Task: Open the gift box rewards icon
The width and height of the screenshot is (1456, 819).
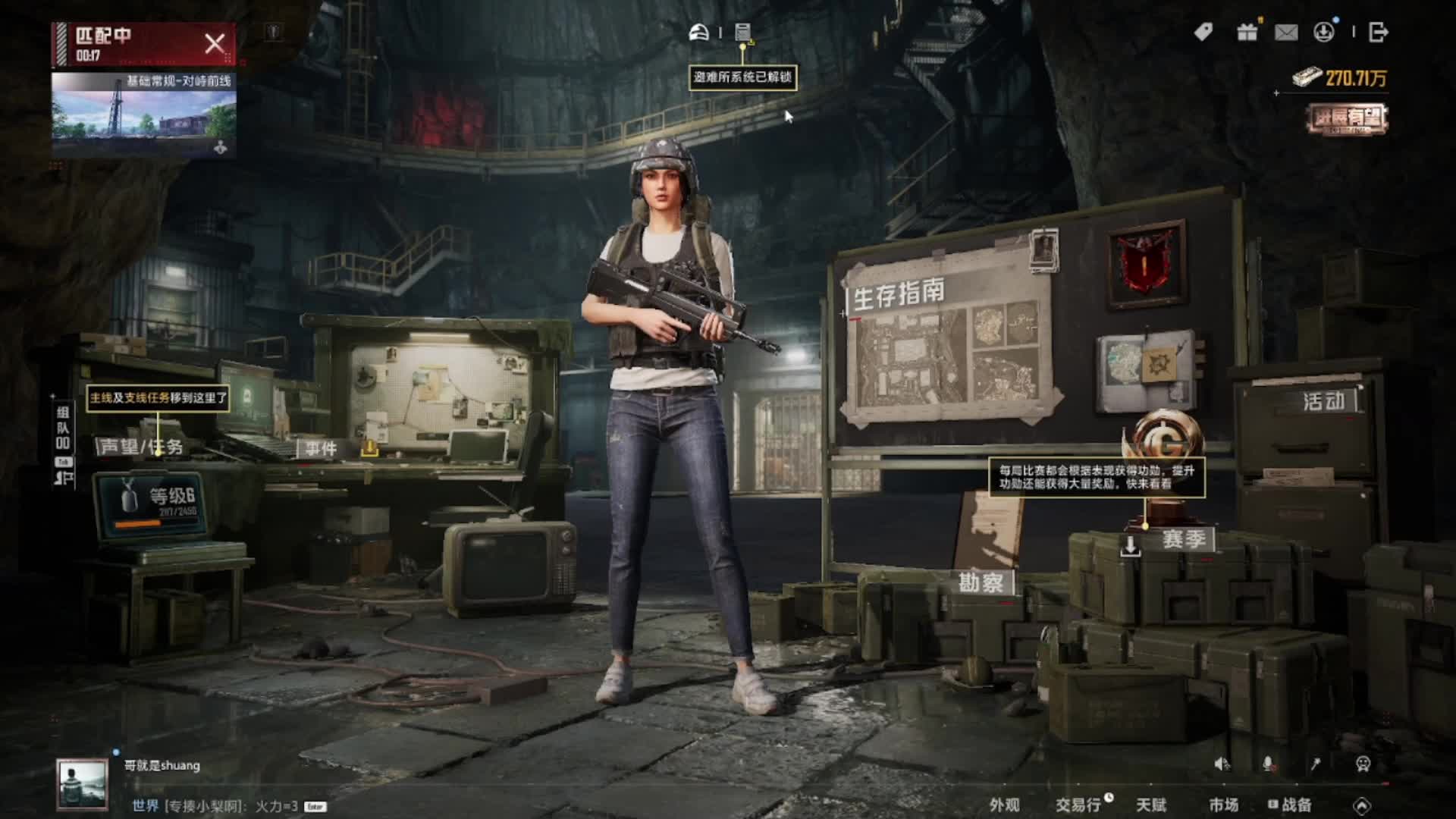Action: 1247,33
